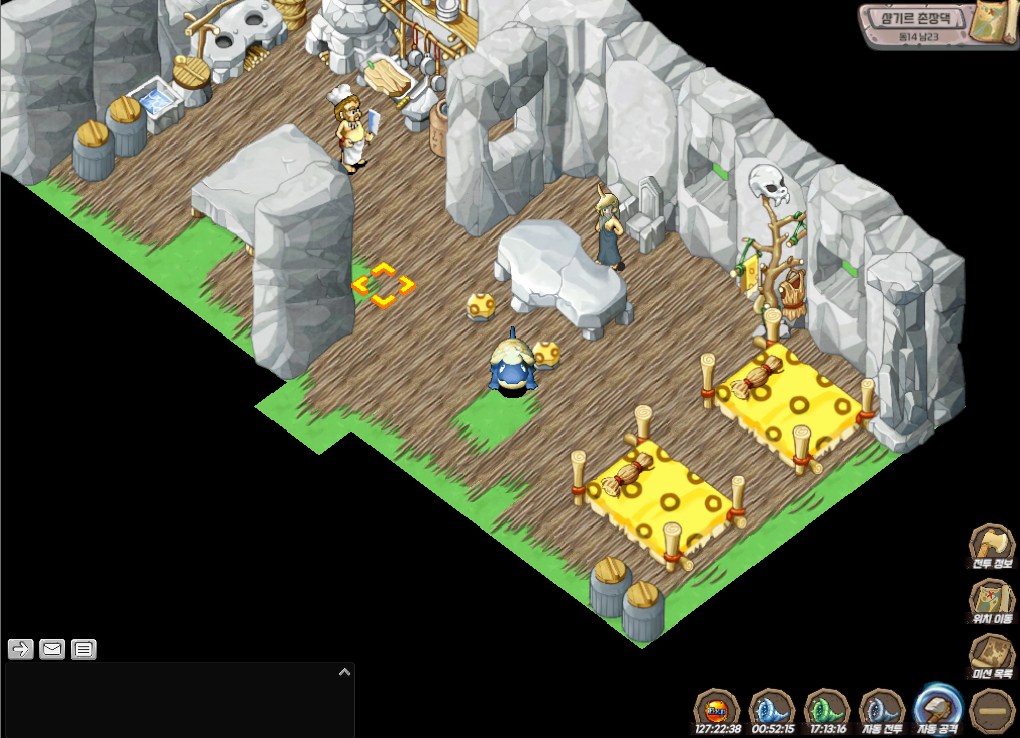Viewport: 1020px width, 738px height.
Task: Click inside the chat box
Action: pos(170,705)
